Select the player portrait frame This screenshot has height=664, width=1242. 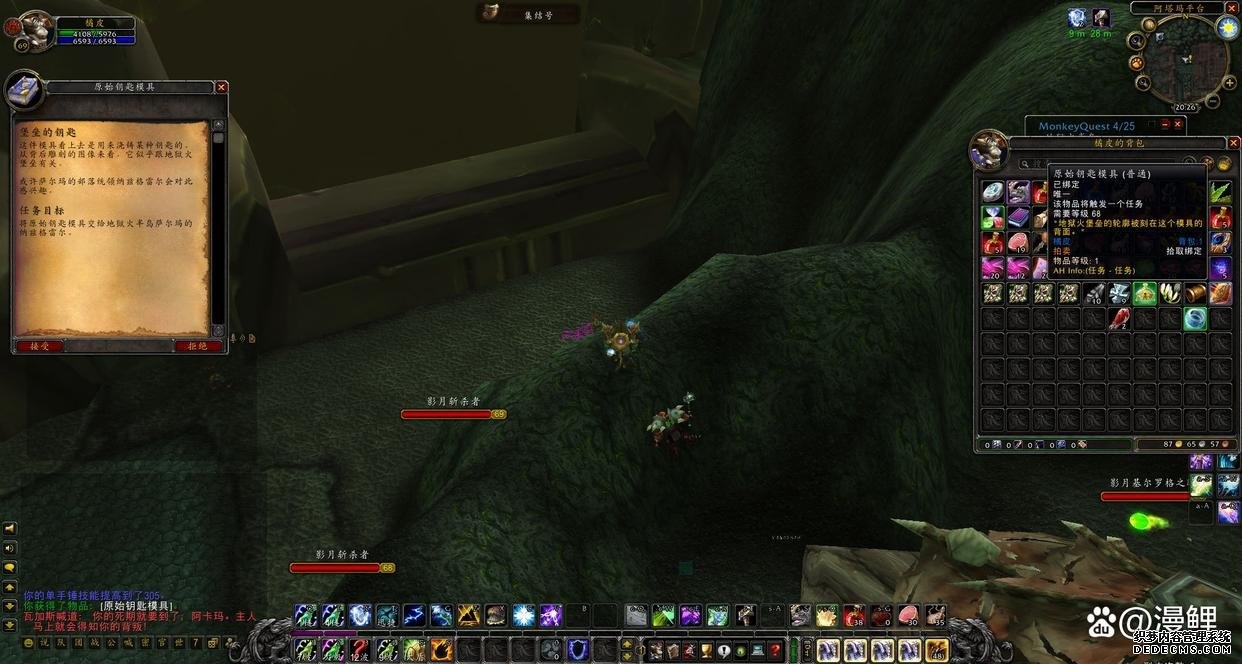pyautogui.click(x=36, y=30)
